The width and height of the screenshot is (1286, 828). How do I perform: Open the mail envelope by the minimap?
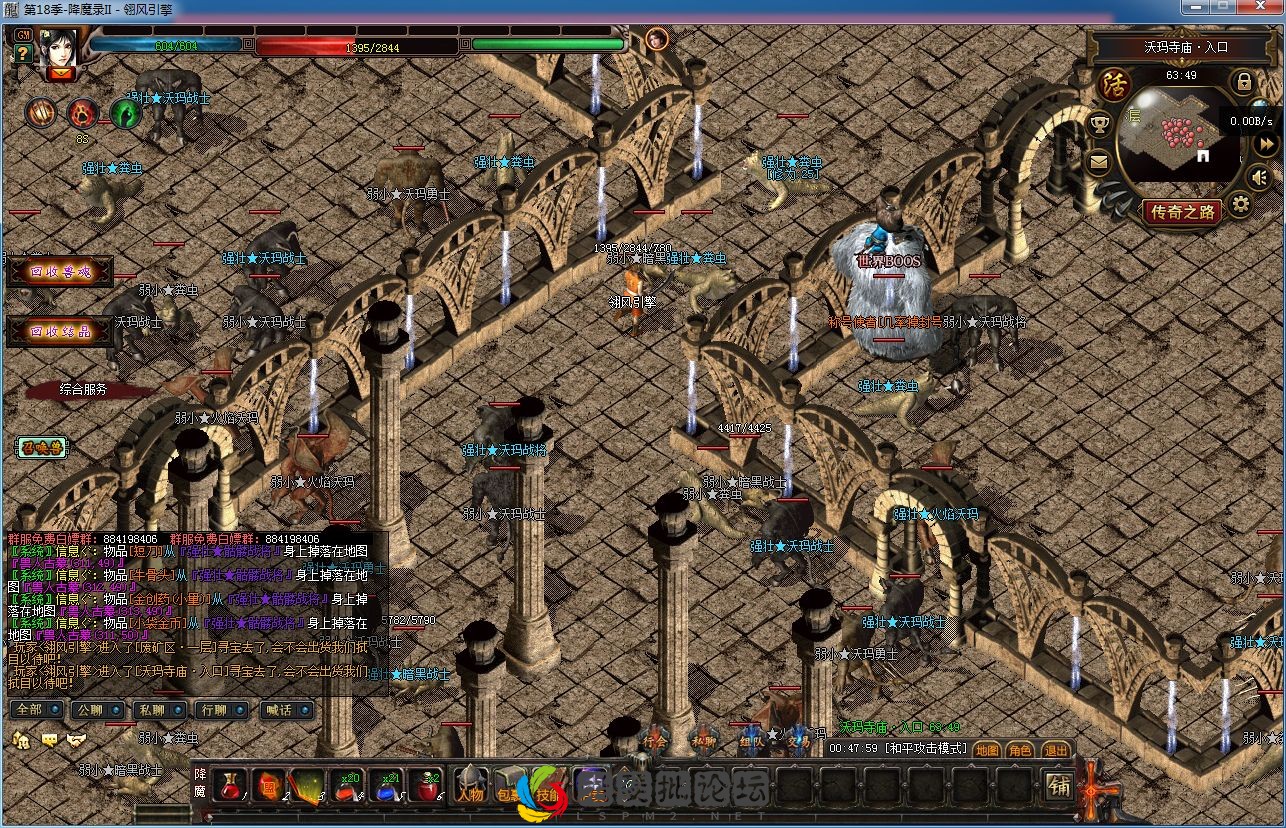click(x=1100, y=162)
